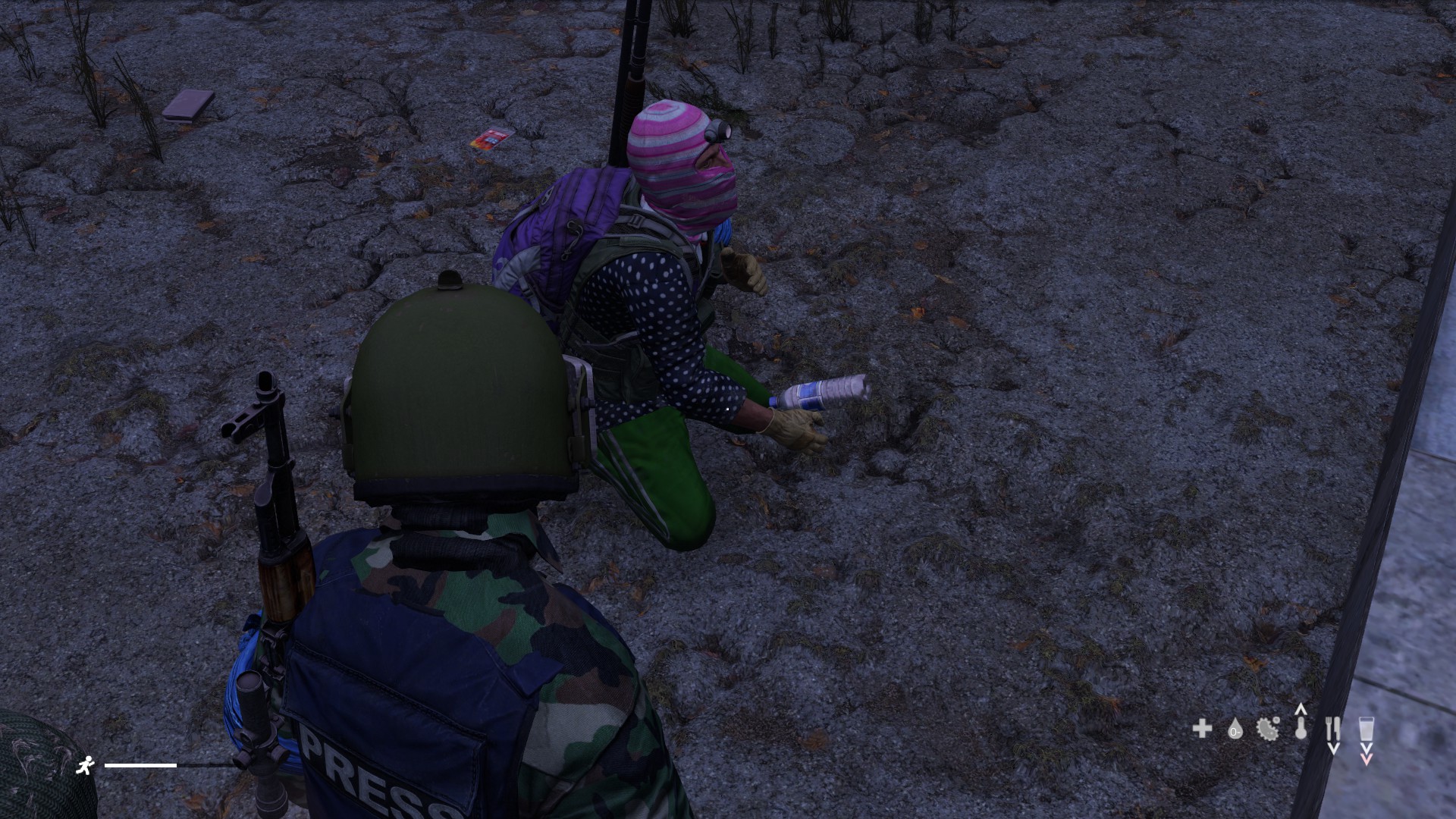Viewport: 1456px width, 819px height.
Task: Expand the downward chevron under the hunger icon
Action: click(x=1335, y=747)
